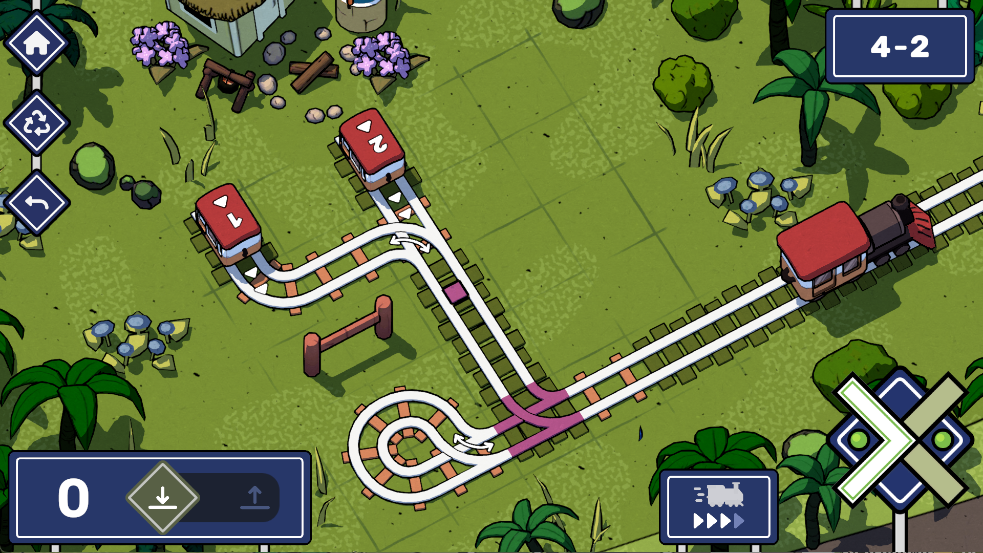Flip the track switch arrow beside the loop

pos(472,440)
